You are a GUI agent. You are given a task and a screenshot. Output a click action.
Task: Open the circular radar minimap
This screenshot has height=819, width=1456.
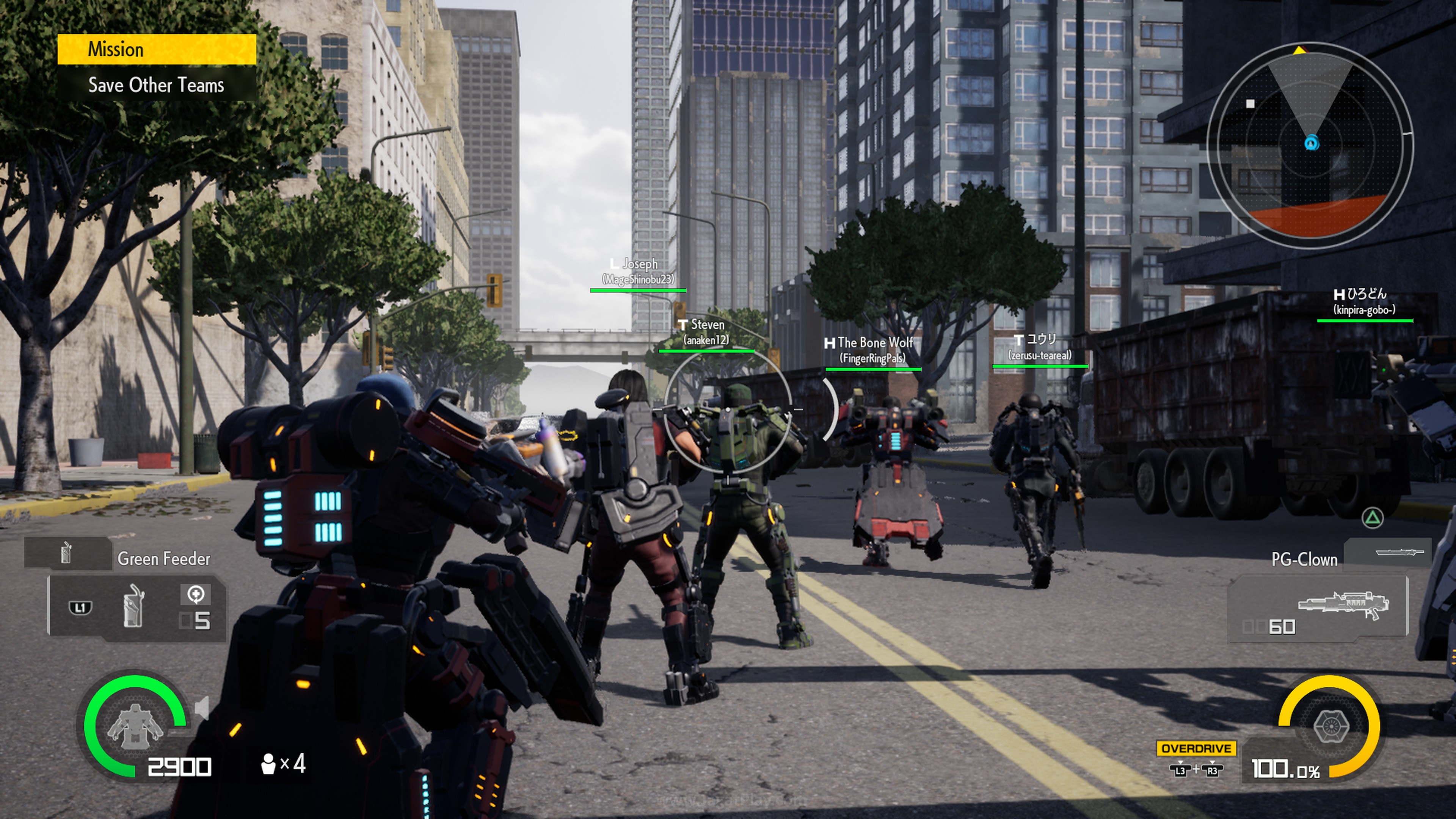[x=1310, y=145]
